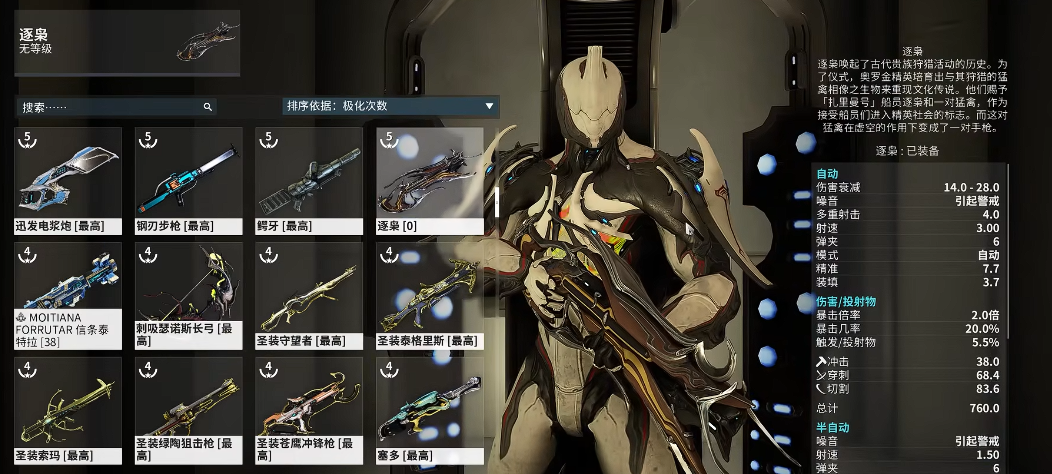Select the 迅发电浆炮 weapon tile
The height and width of the screenshot is (474, 1052).
pos(69,179)
